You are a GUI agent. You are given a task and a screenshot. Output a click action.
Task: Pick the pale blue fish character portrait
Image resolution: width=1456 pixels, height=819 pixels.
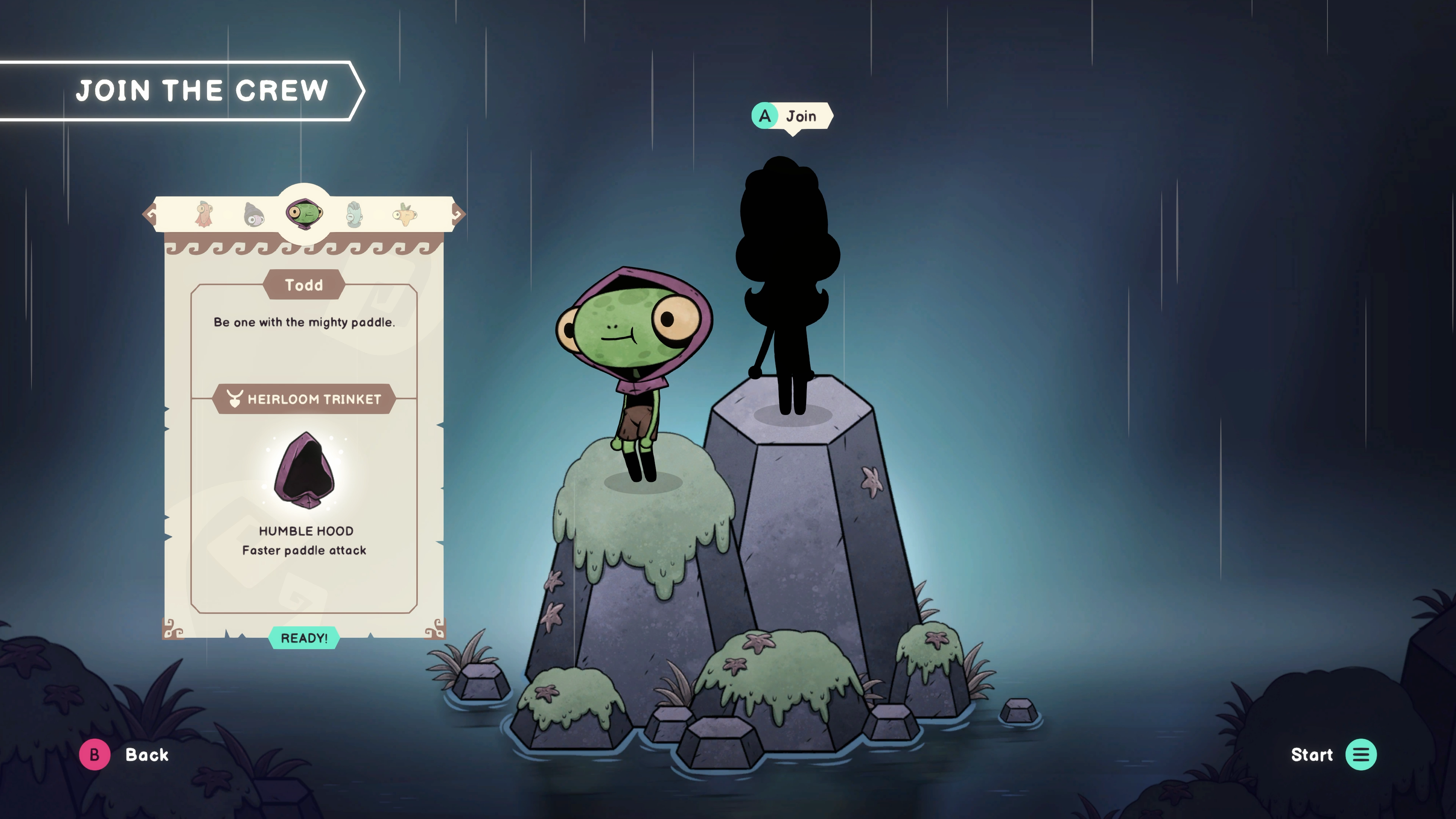click(355, 215)
